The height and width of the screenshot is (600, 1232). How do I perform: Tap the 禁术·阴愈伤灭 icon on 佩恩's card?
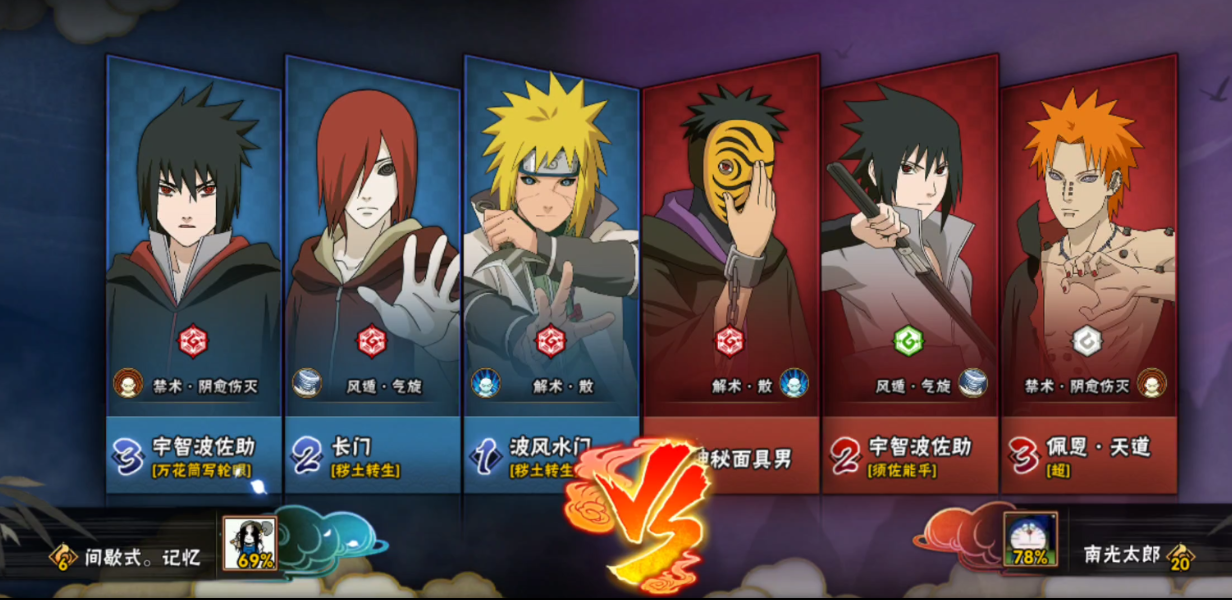1152,383
